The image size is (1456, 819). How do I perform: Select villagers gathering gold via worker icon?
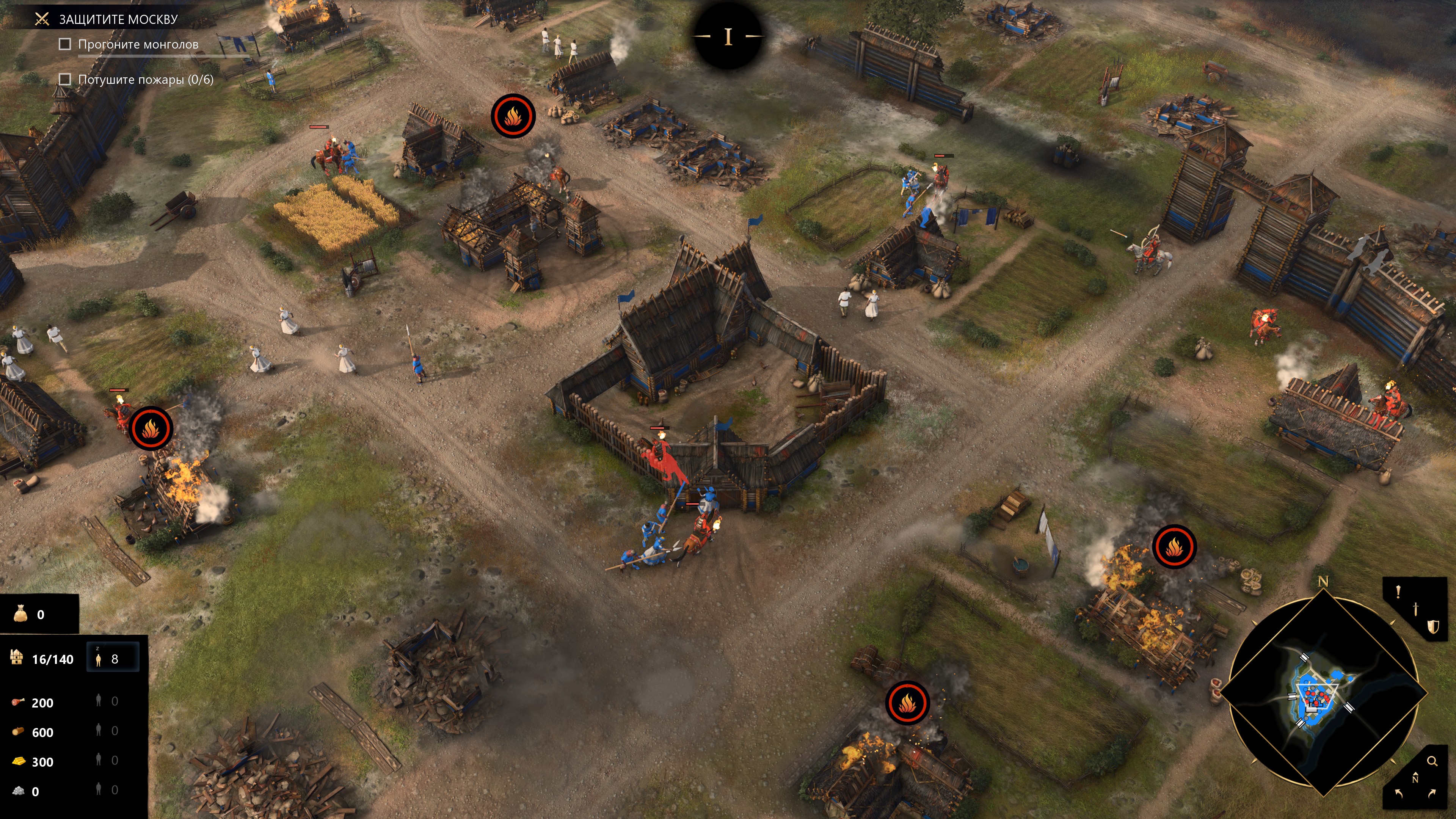click(99, 759)
